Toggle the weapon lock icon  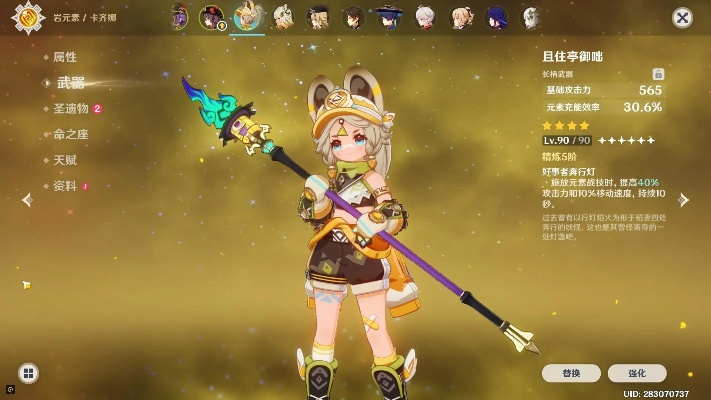pyautogui.click(x=658, y=74)
